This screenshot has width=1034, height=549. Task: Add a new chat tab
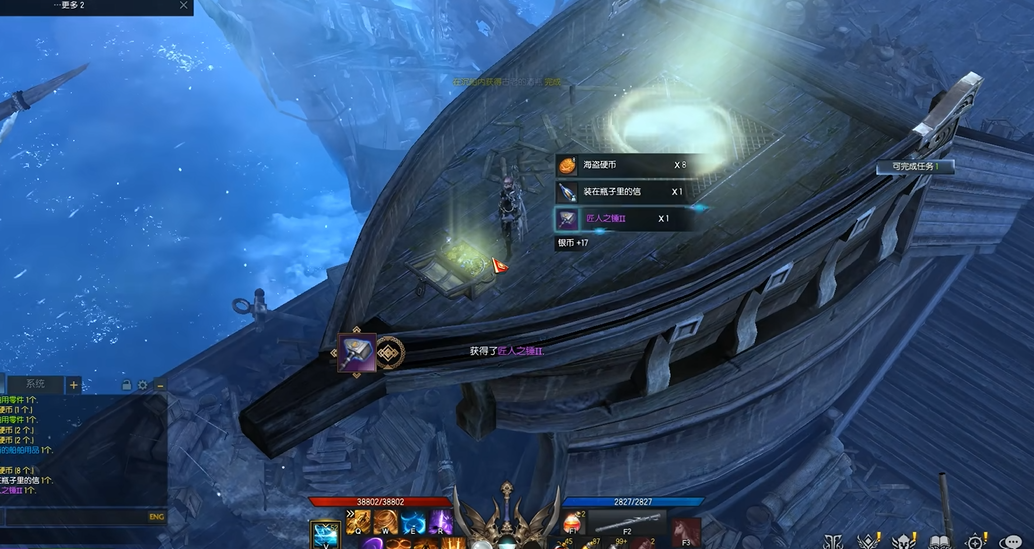point(74,385)
